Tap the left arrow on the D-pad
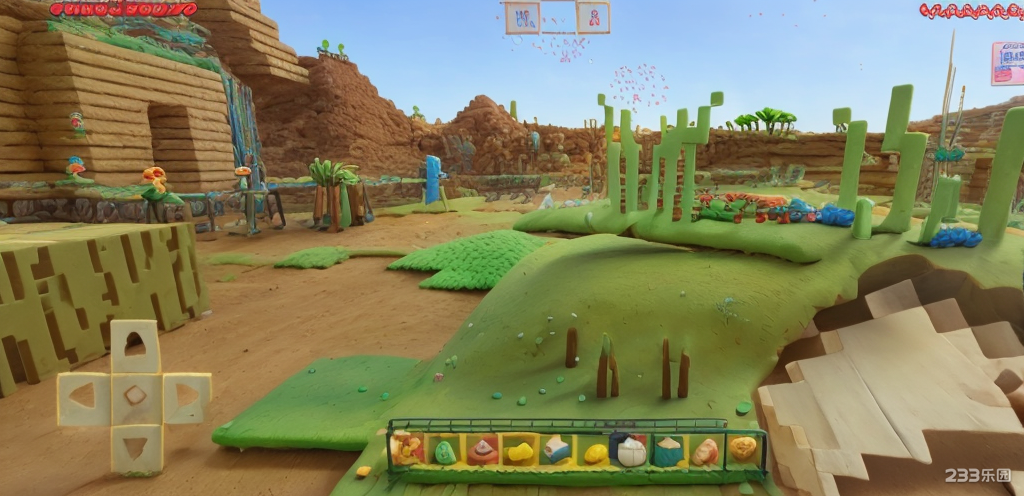The width and height of the screenshot is (1024, 496). click(82, 396)
